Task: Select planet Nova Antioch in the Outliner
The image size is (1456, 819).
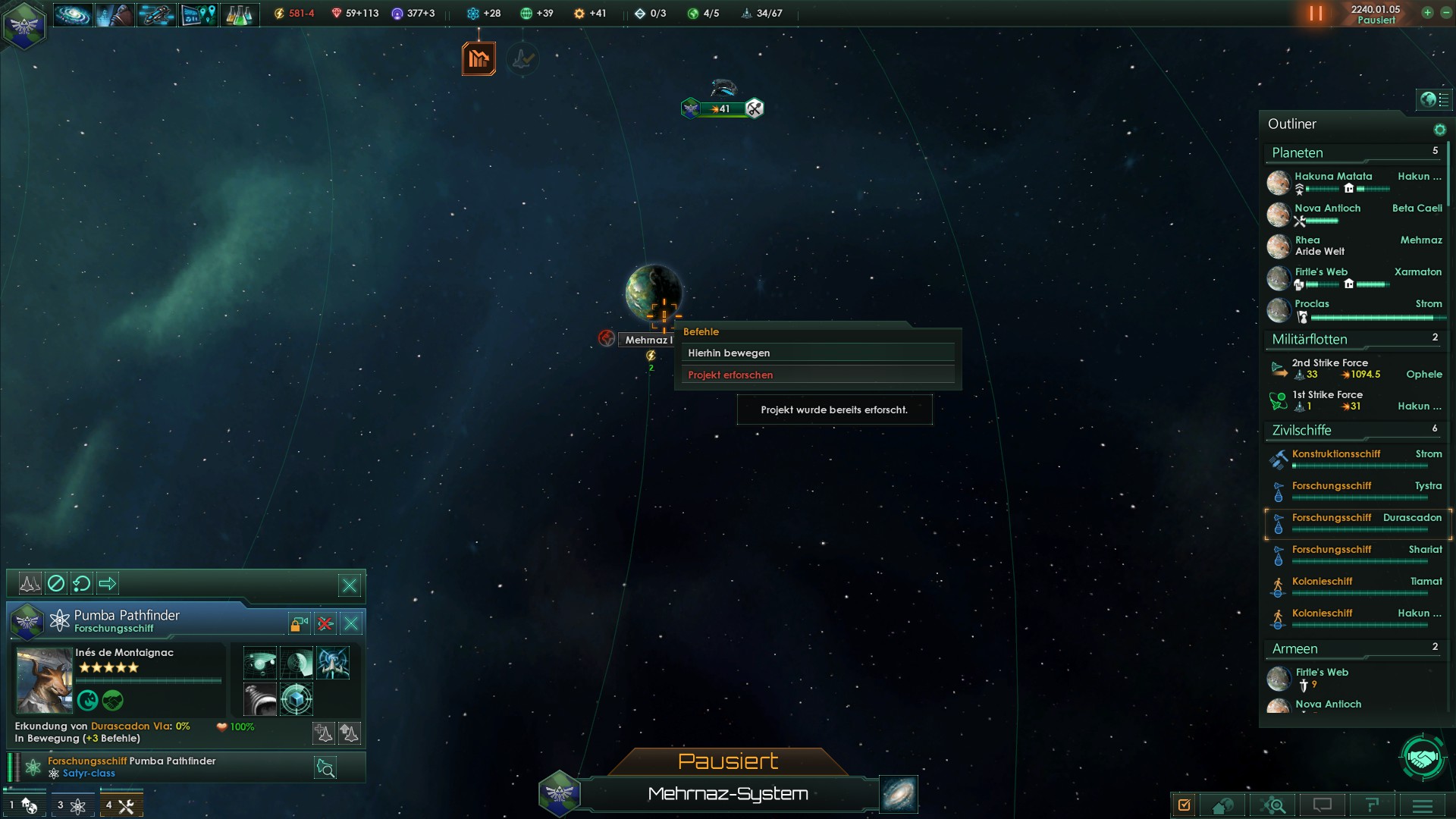Action: click(x=1328, y=209)
